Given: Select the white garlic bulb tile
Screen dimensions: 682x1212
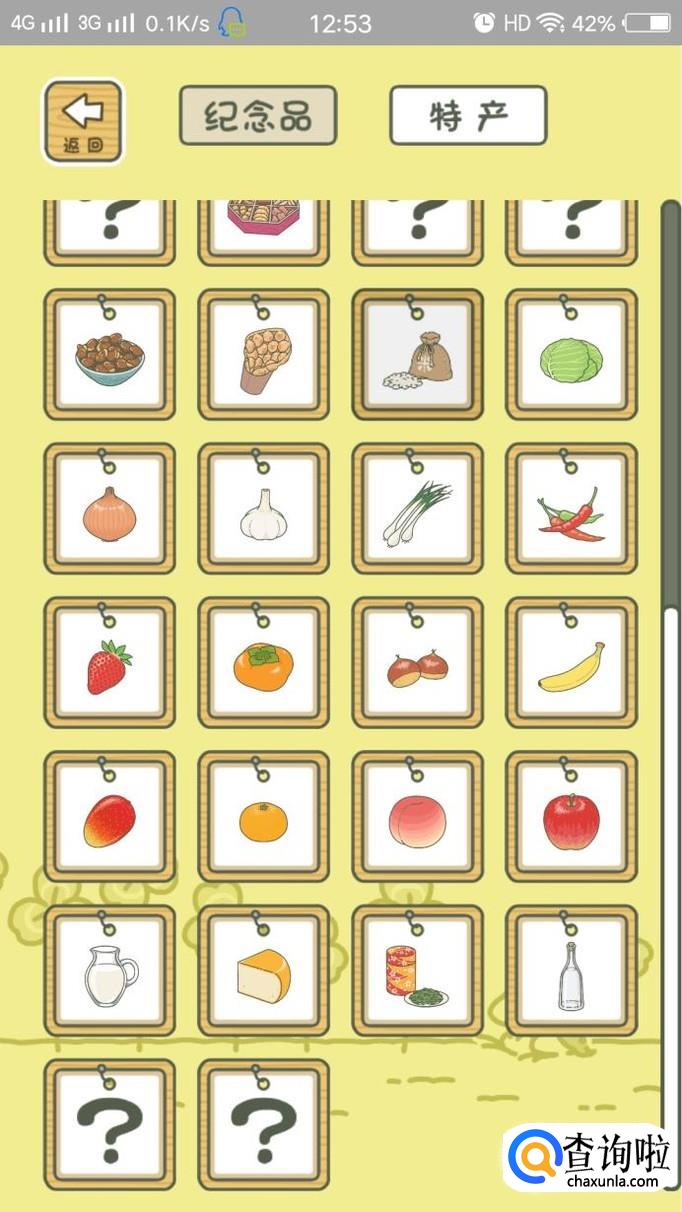Looking at the screenshot, I should coord(263,510).
